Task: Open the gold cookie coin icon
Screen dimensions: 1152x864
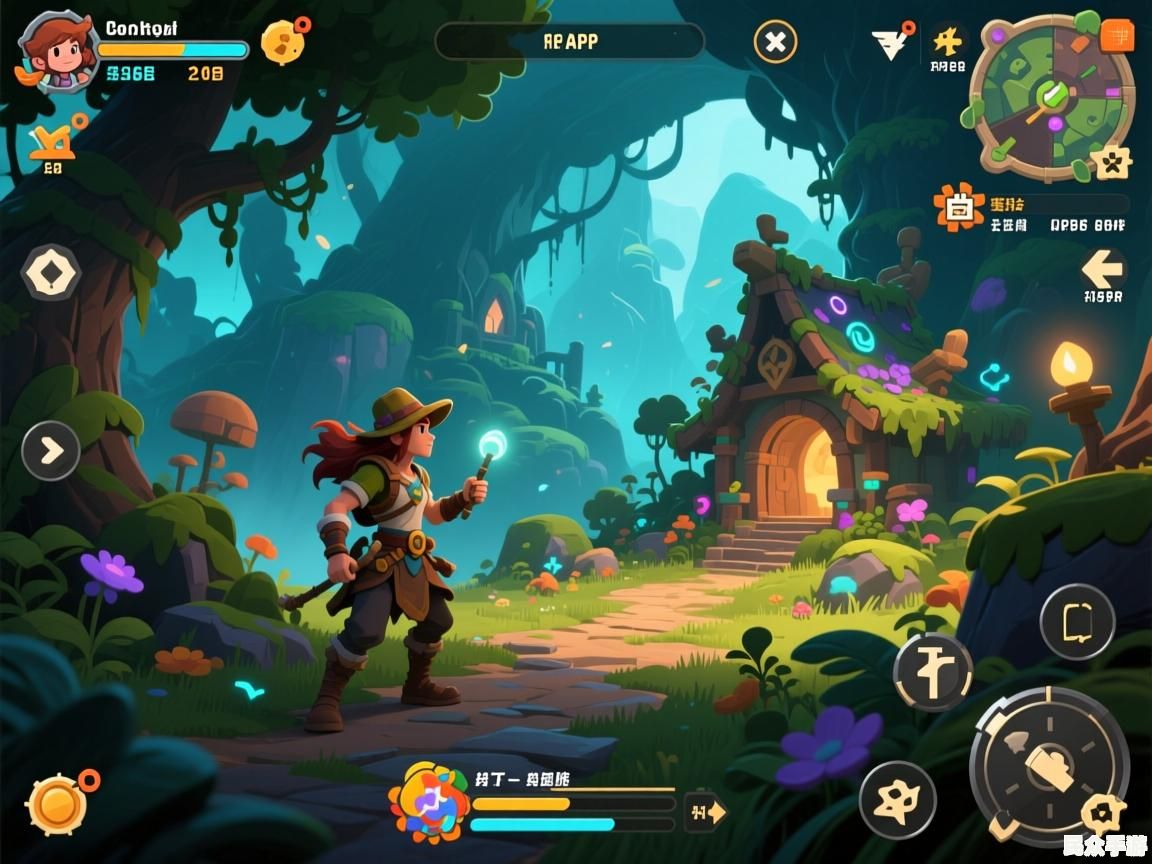Action: (x=283, y=42)
